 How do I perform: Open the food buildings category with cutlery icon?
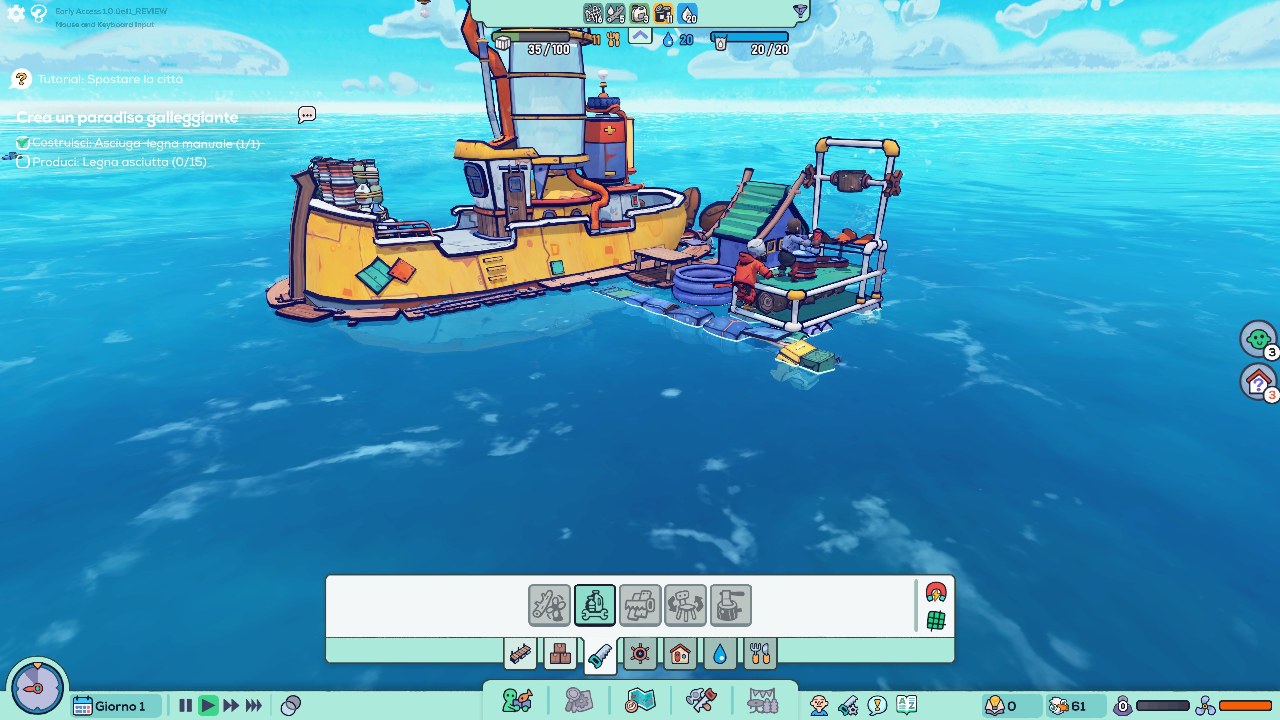[762, 653]
